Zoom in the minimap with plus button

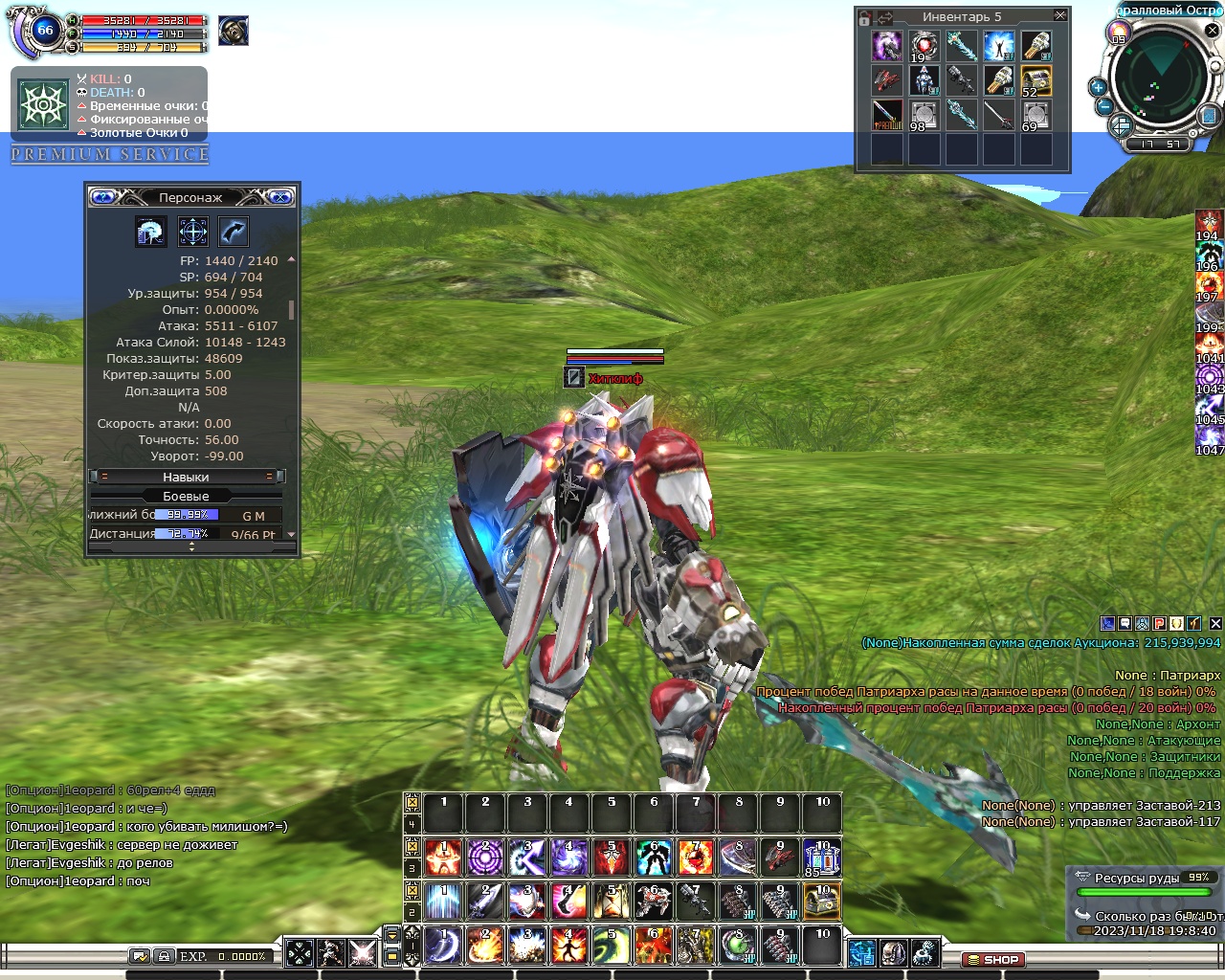click(x=1098, y=87)
